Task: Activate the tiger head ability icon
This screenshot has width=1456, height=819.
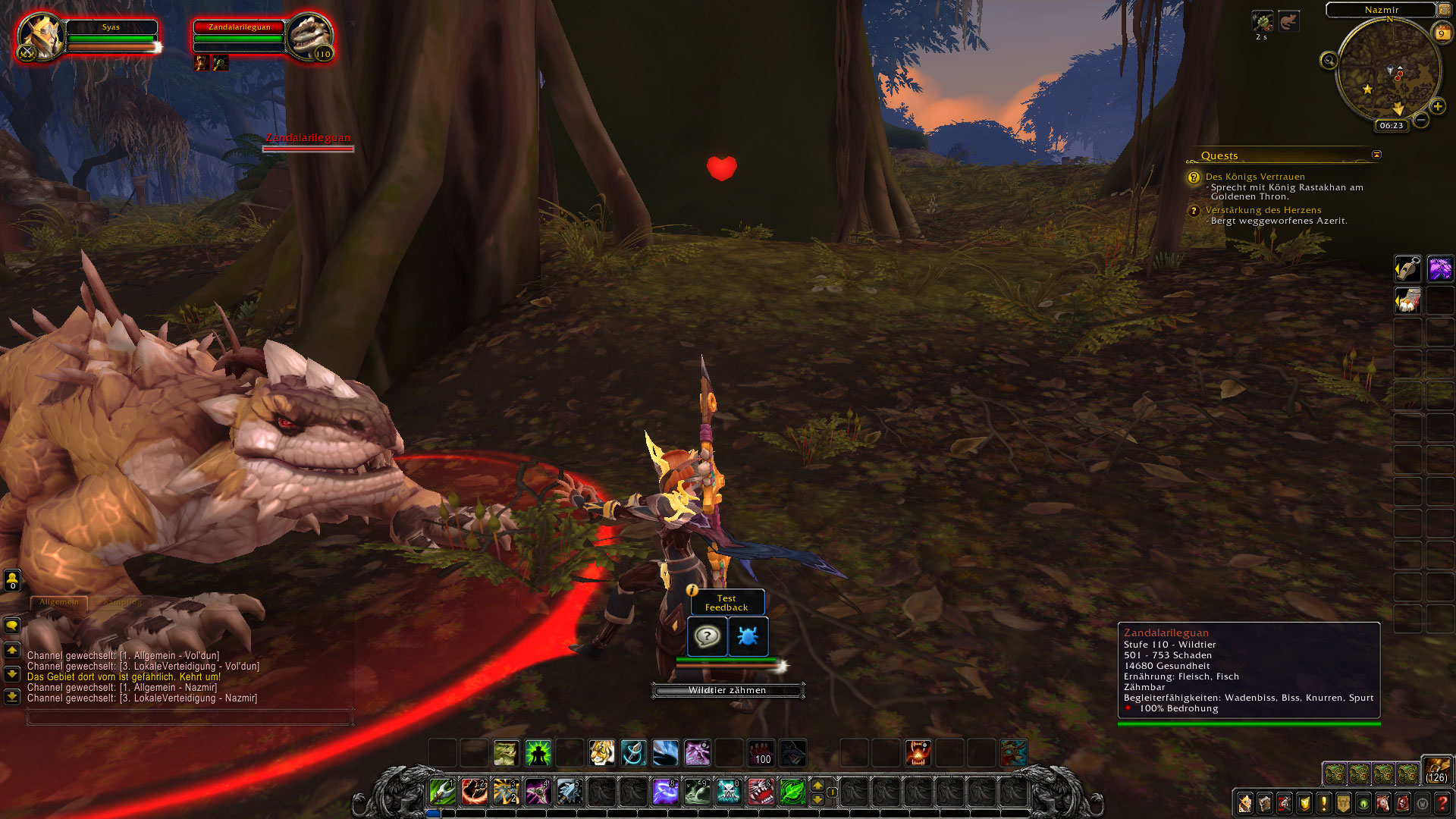Action: pos(601,753)
